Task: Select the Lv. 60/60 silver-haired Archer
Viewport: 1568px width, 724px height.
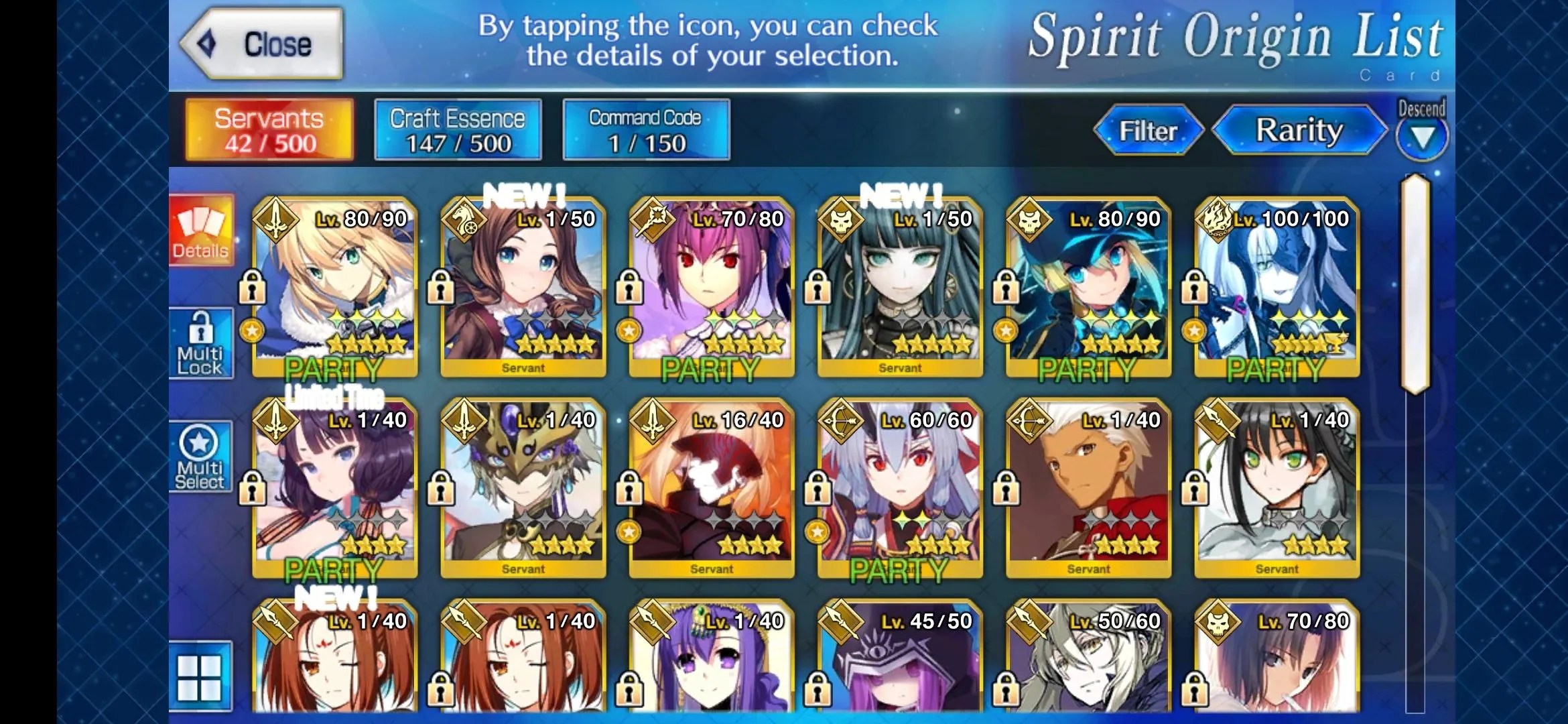Action: pos(900,488)
